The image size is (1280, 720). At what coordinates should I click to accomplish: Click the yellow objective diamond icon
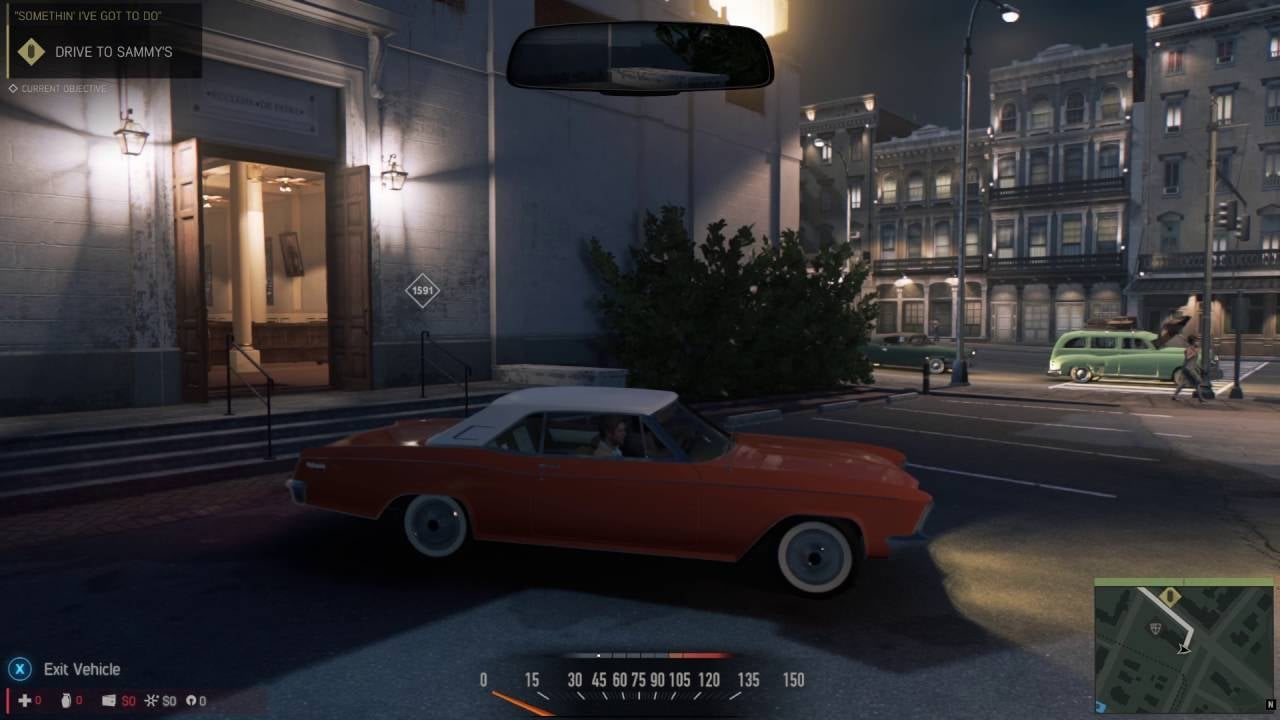coord(32,52)
